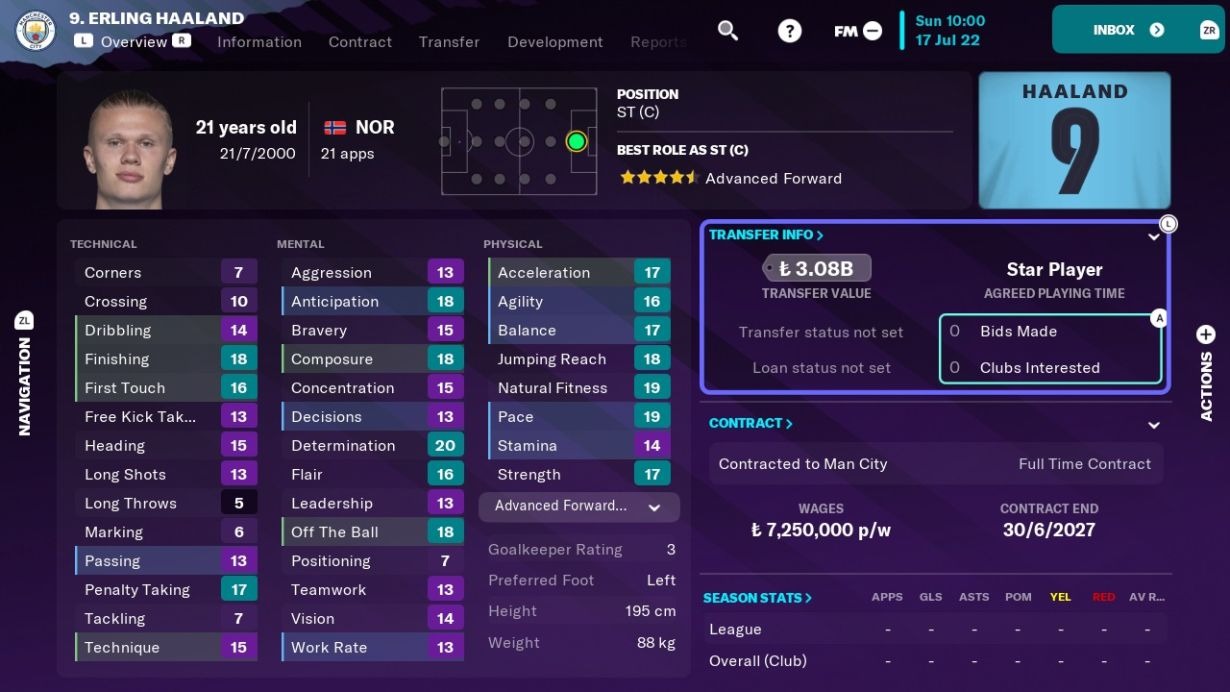Select the Overview tab

tap(133, 42)
